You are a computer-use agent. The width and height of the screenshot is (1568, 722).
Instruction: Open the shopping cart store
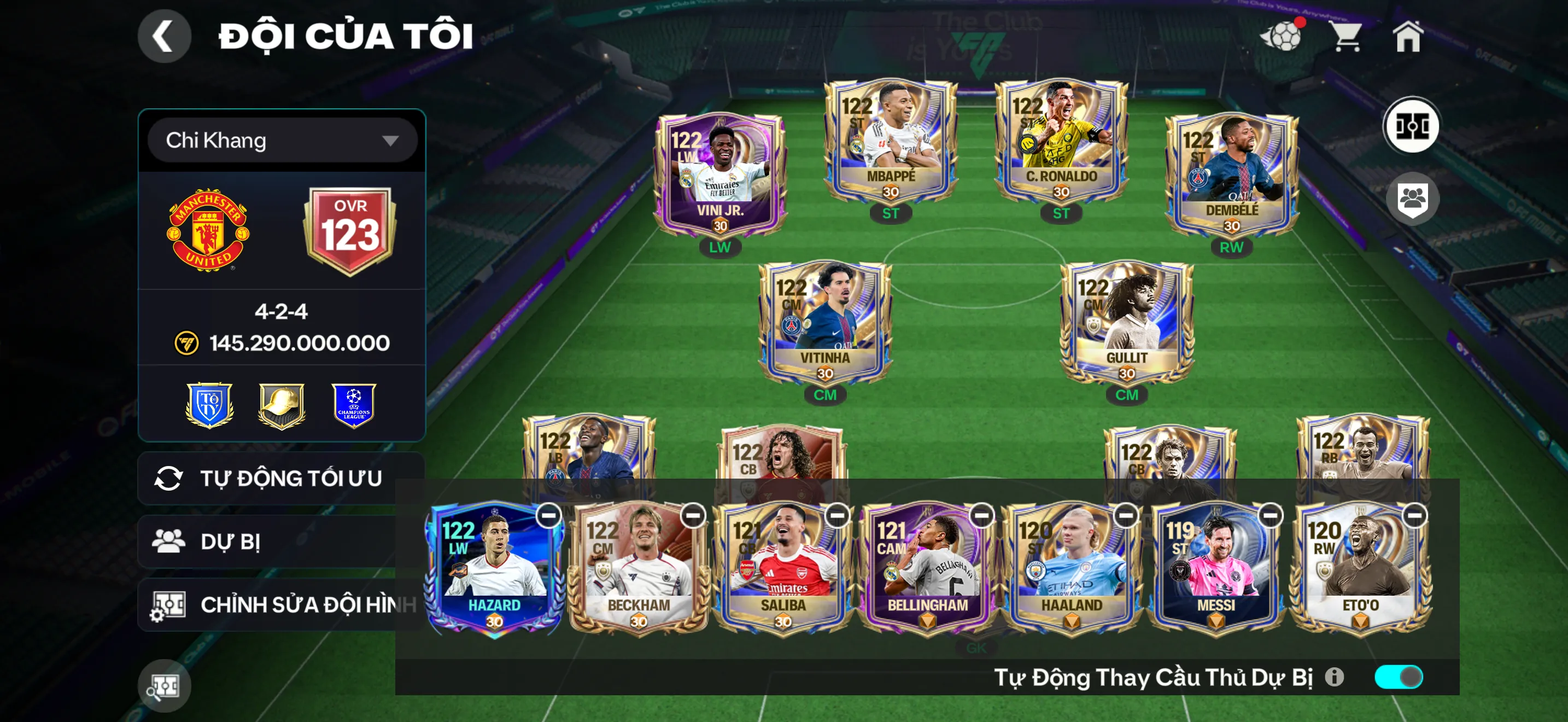coord(1346,37)
